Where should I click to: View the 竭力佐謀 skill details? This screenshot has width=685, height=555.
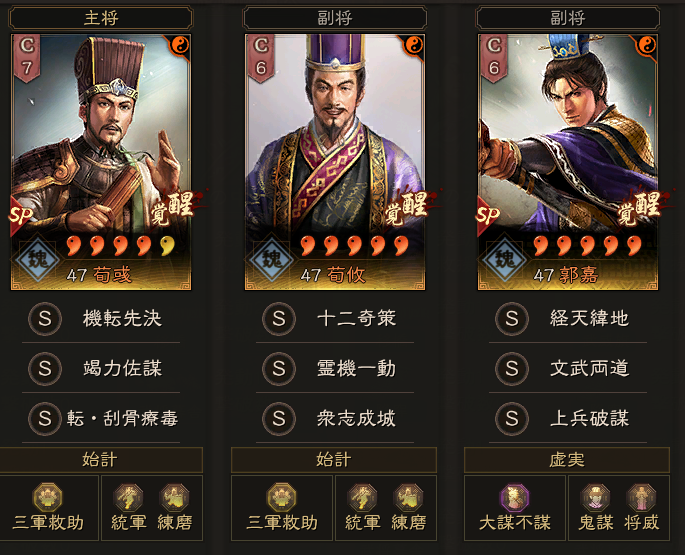coord(121,368)
